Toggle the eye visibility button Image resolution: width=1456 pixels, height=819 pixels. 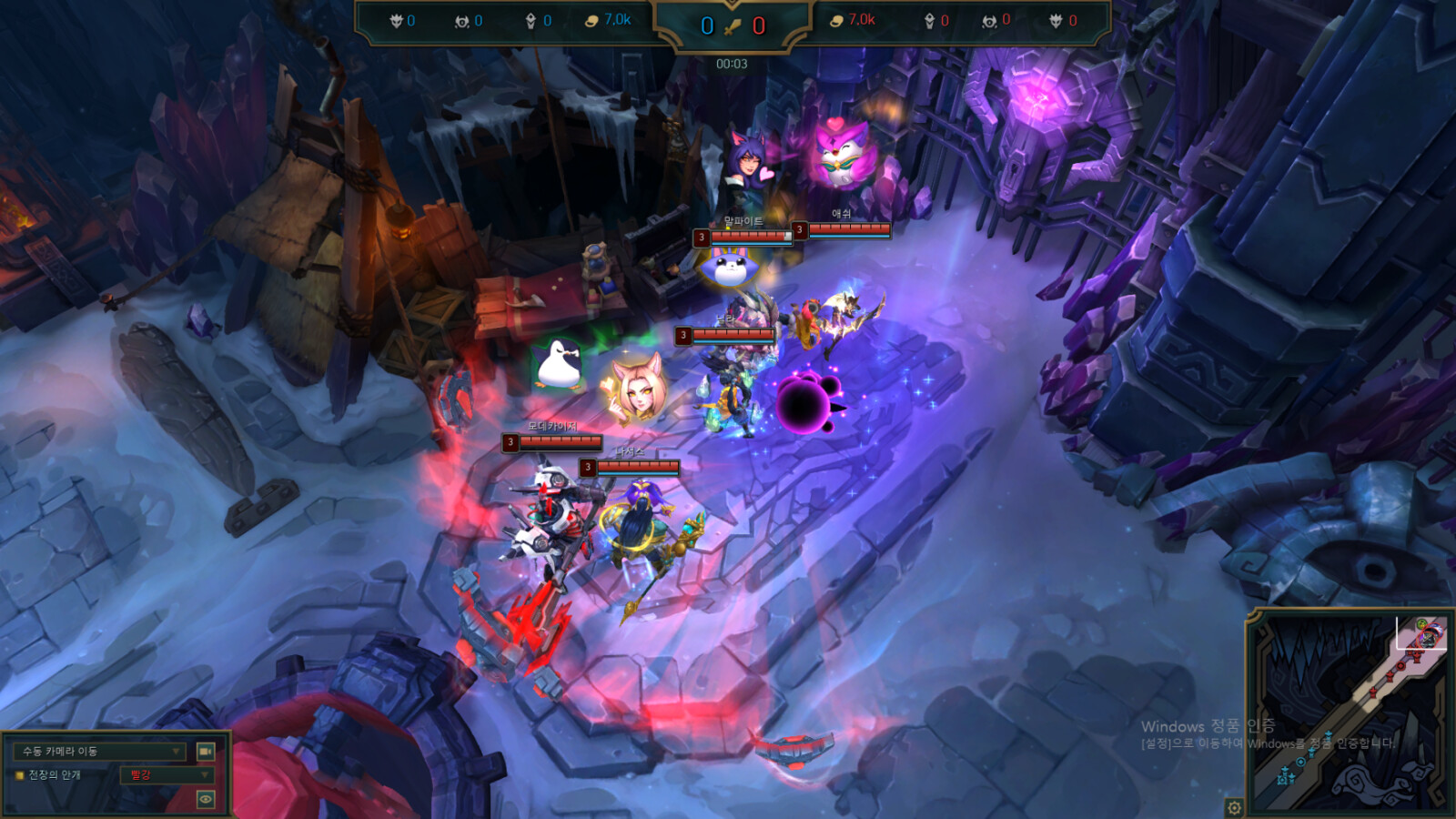click(206, 799)
